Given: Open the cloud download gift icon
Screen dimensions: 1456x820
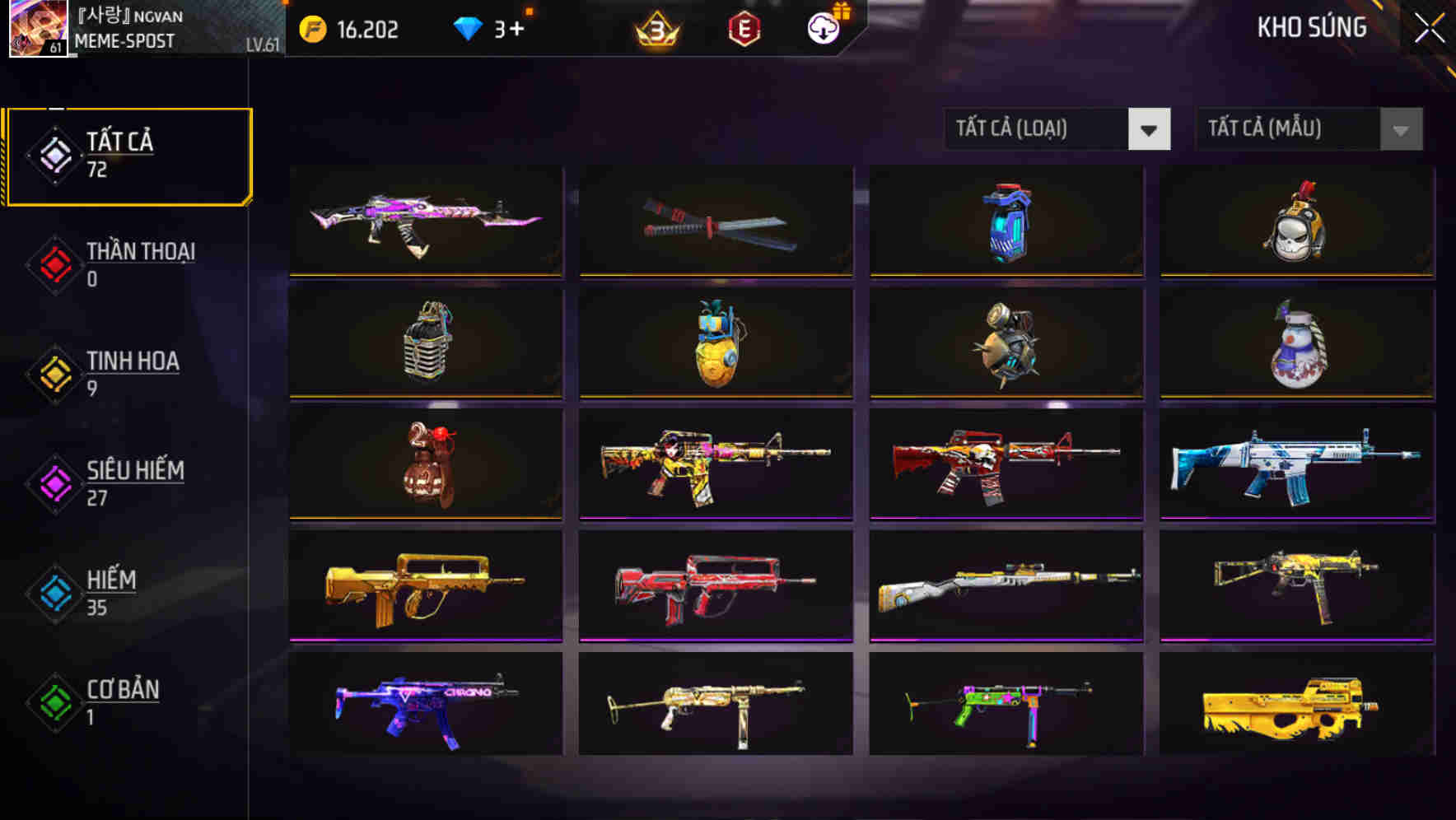Looking at the screenshot, I should point(821,29).
